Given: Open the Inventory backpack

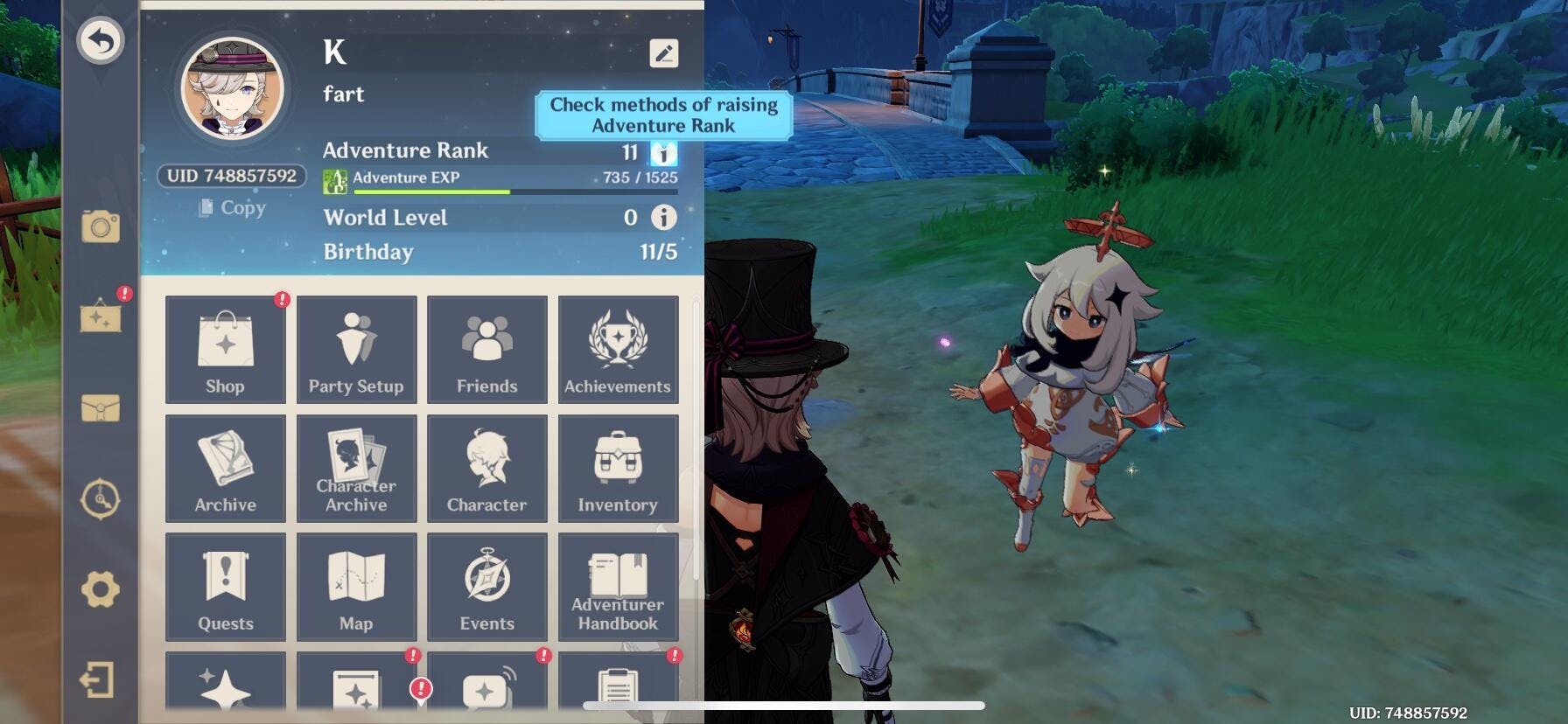Looking at the screenshot, I should point(618,468).
